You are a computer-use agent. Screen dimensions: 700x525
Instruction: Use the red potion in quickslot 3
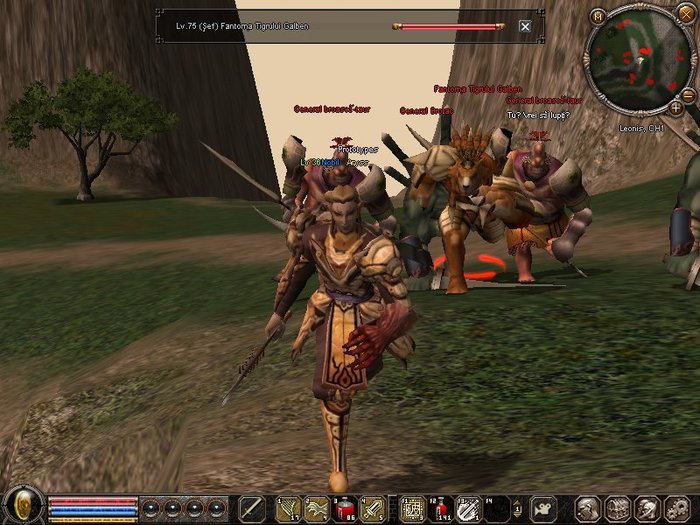coord(345,508)
